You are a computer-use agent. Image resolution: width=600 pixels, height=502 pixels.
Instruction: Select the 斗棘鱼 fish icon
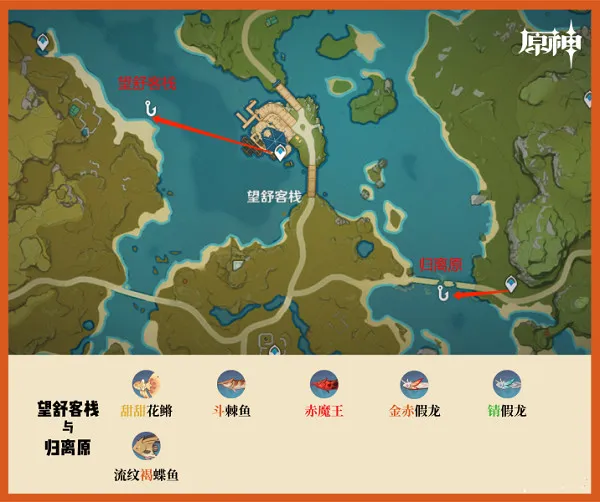point(231,384)
